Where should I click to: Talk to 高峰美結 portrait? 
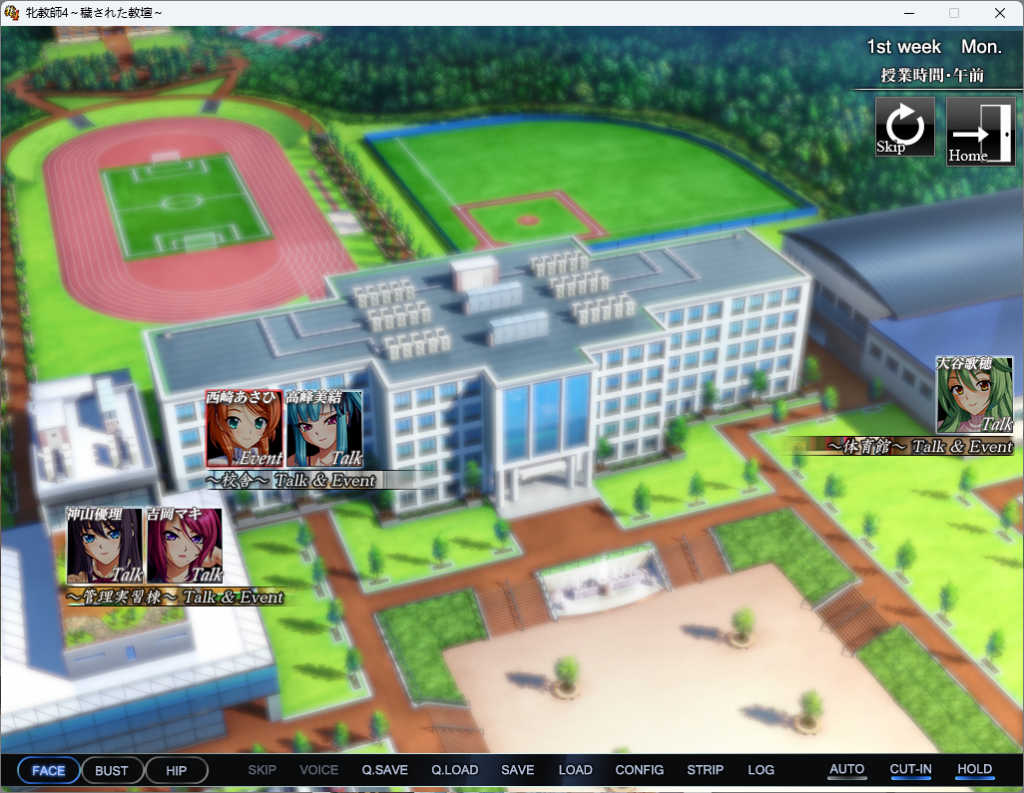[x=324, y=429]
